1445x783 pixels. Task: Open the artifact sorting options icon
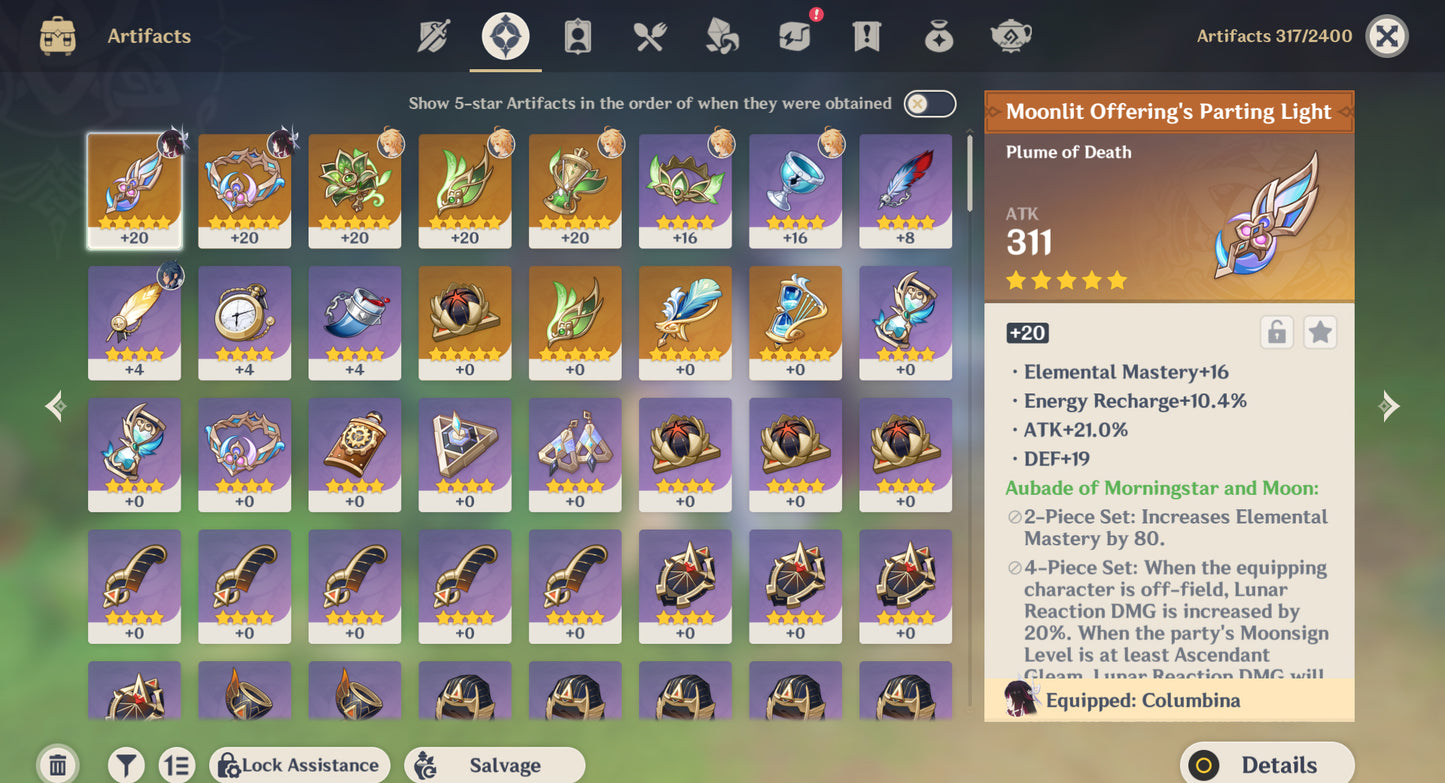click(177, 764)
